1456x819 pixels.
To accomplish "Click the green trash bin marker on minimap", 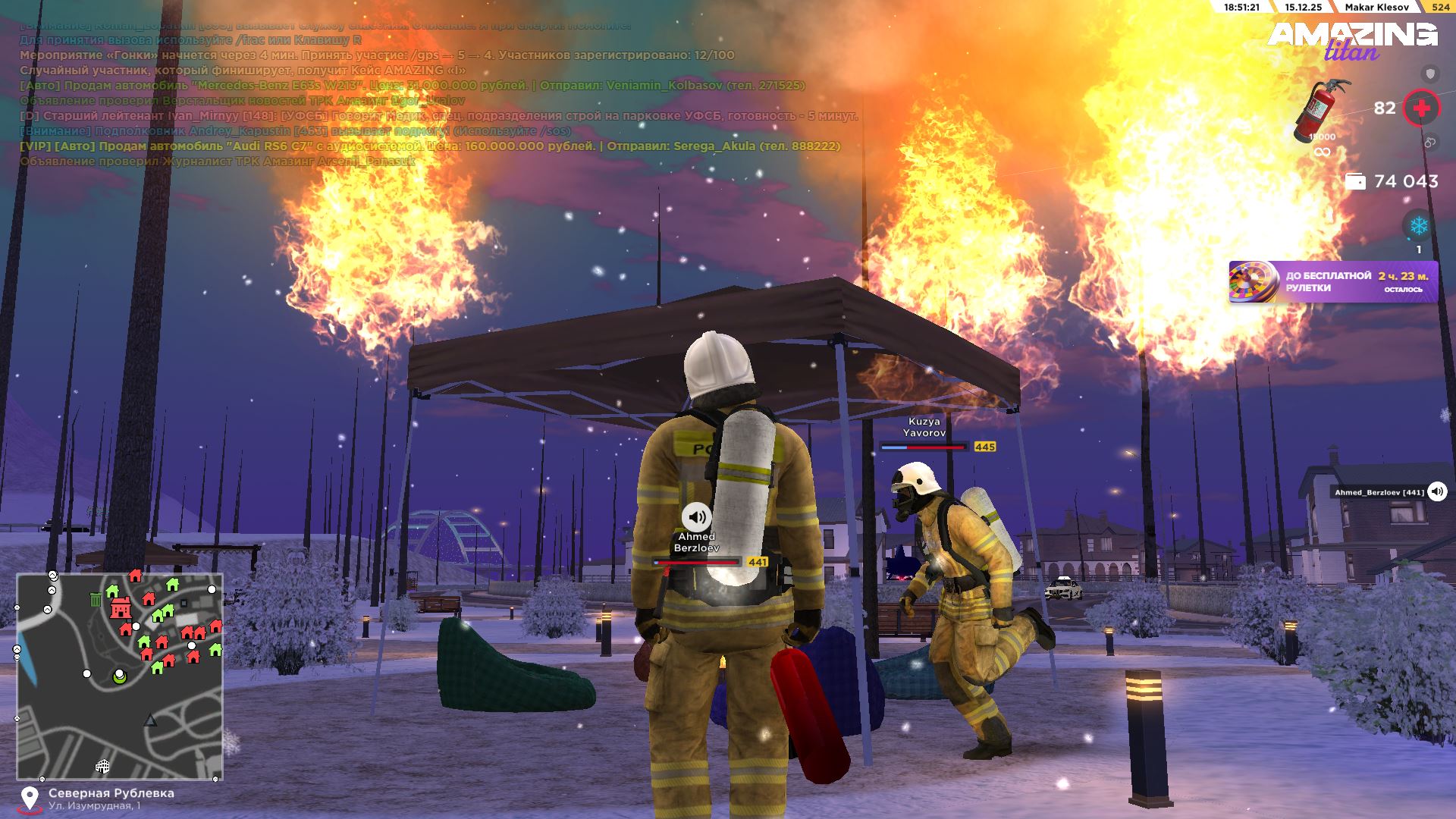I will pos(96,600).
